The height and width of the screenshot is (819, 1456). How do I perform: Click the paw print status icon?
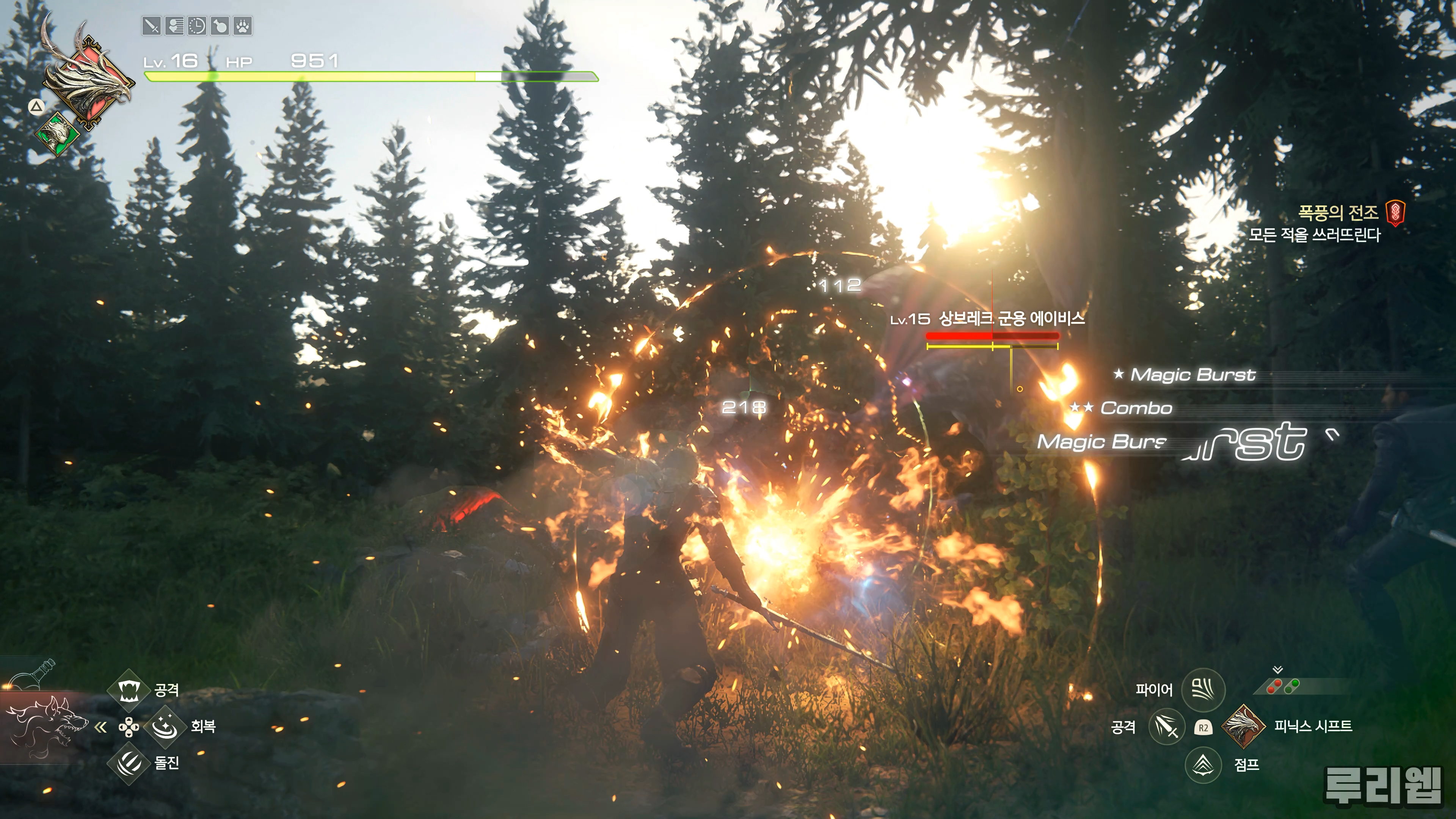[243, 26]
